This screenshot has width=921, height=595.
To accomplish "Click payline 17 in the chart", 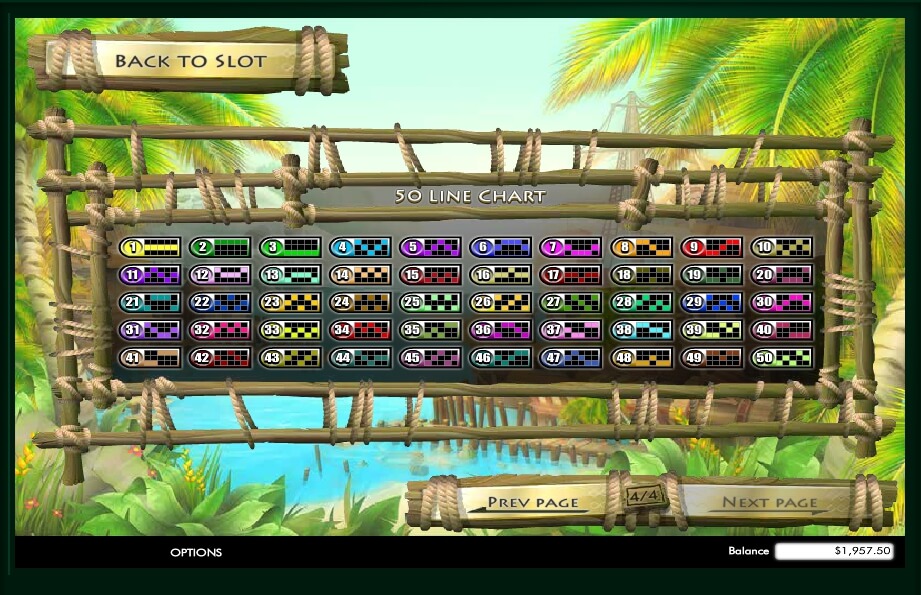I will pyautogui.click(x=571, y=274).
